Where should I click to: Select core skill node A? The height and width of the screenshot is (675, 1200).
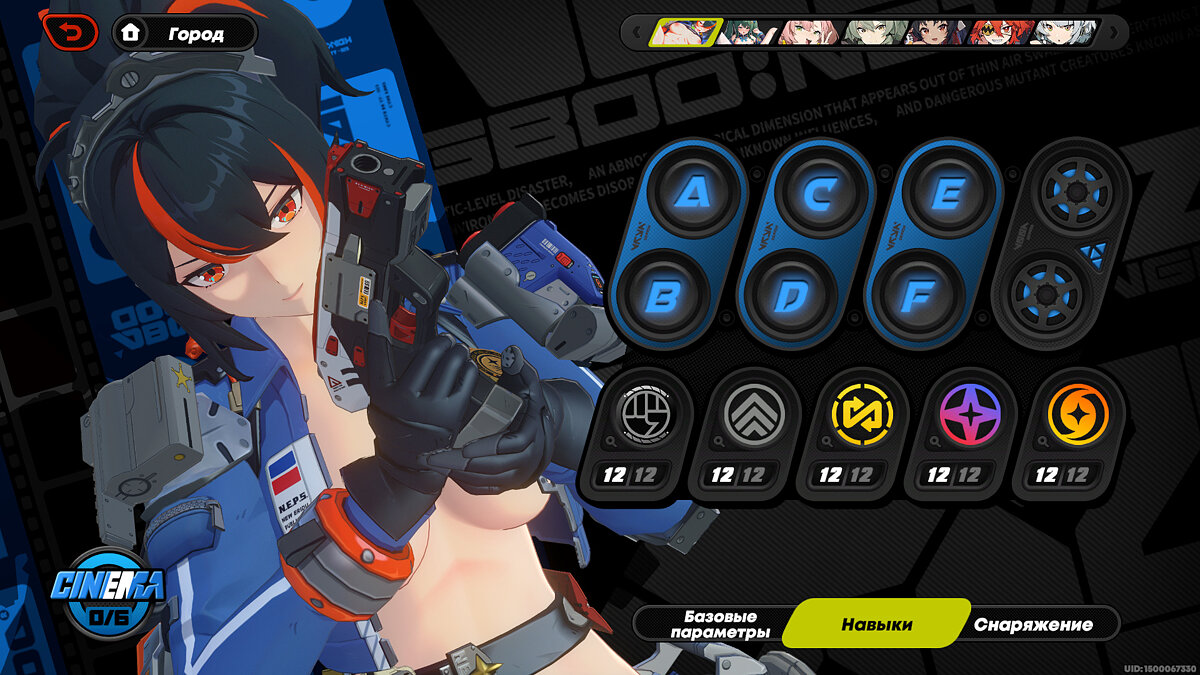pyautogui.click(x=696, y=193)
